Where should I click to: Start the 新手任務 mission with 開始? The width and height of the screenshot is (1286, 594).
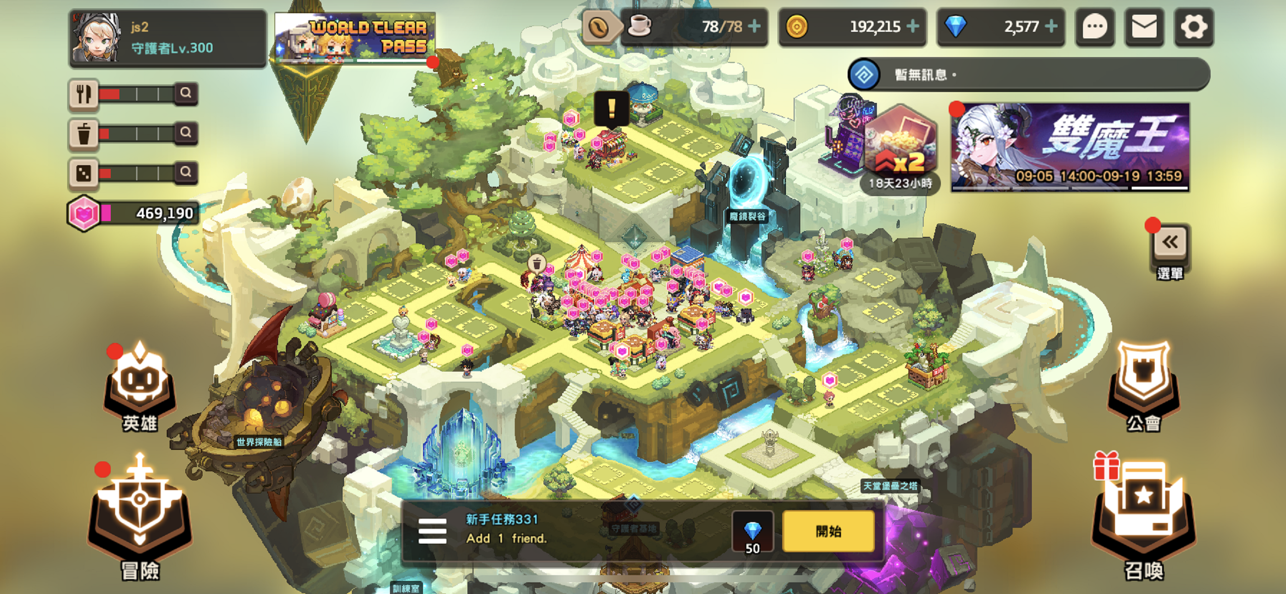pyautogui.click(x=828, y=531)
